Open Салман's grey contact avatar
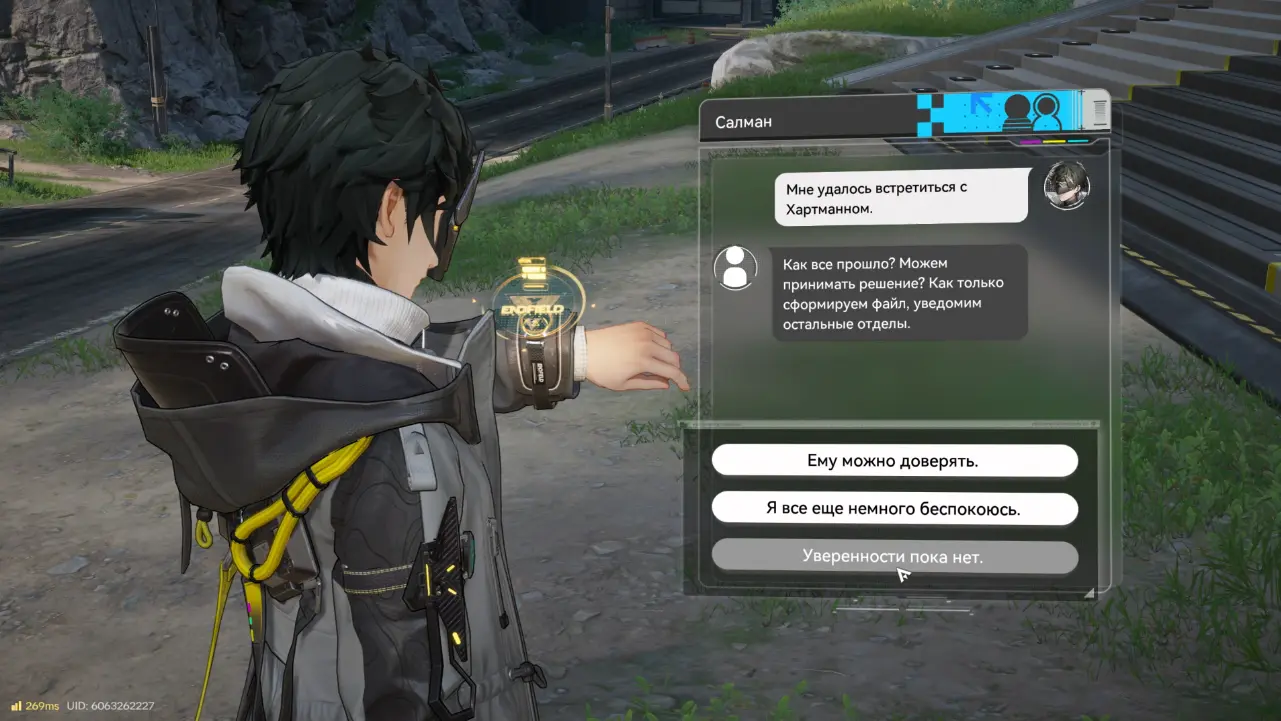Viewport: 1281px width, 721px height. pos(735,268)
